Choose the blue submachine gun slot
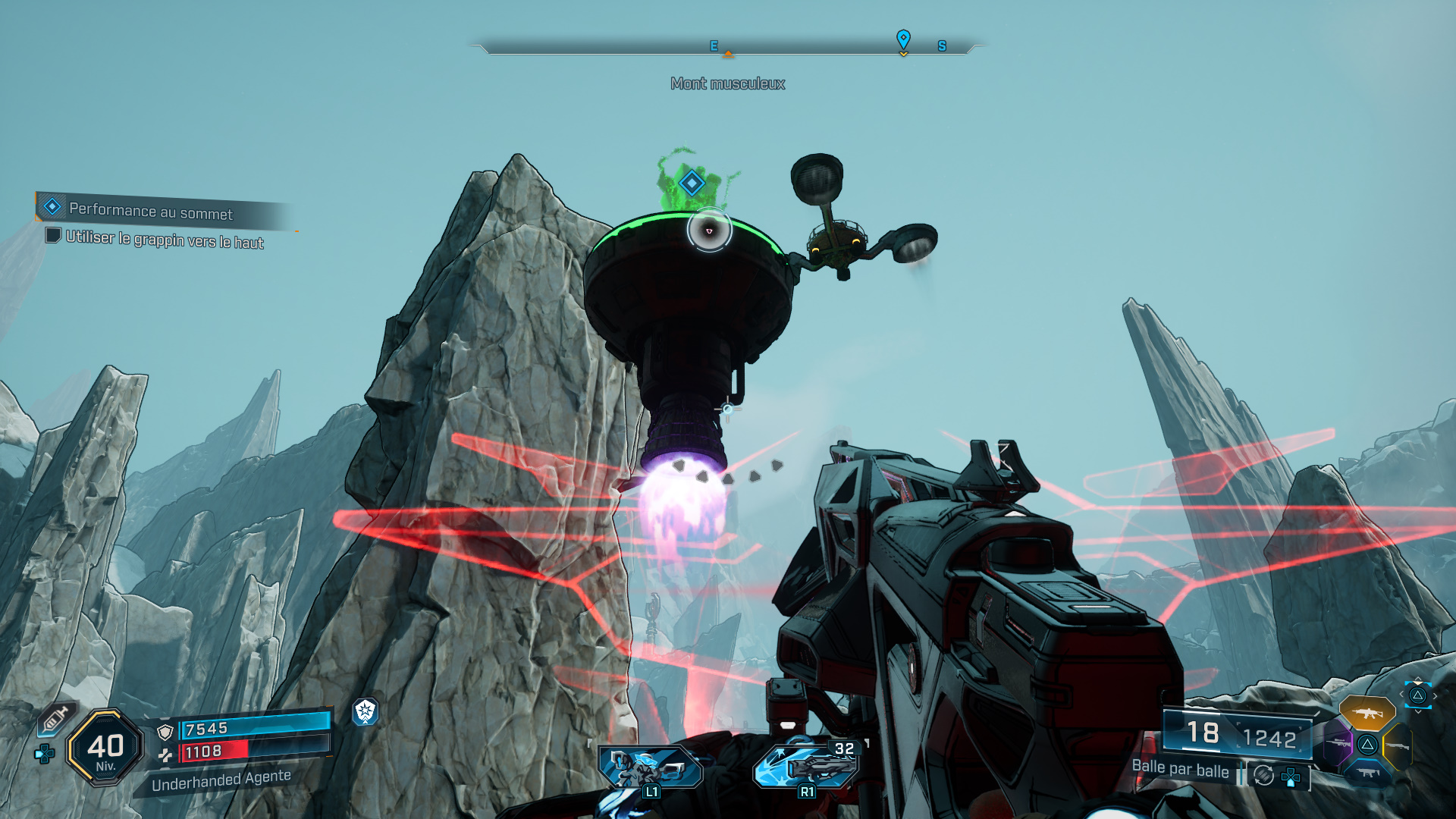 (x=1367, y=773)
